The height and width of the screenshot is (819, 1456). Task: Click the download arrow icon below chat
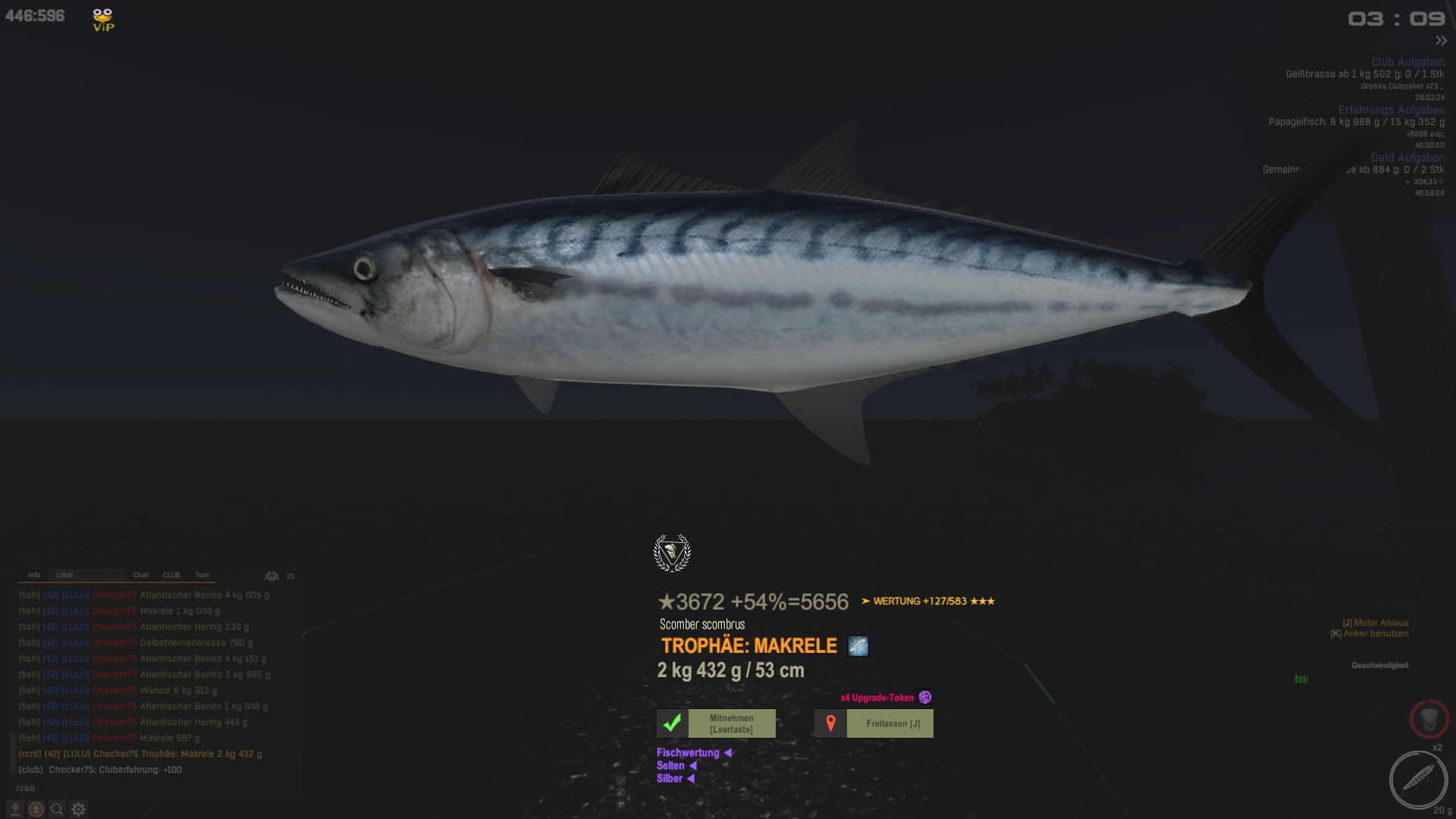14,809
